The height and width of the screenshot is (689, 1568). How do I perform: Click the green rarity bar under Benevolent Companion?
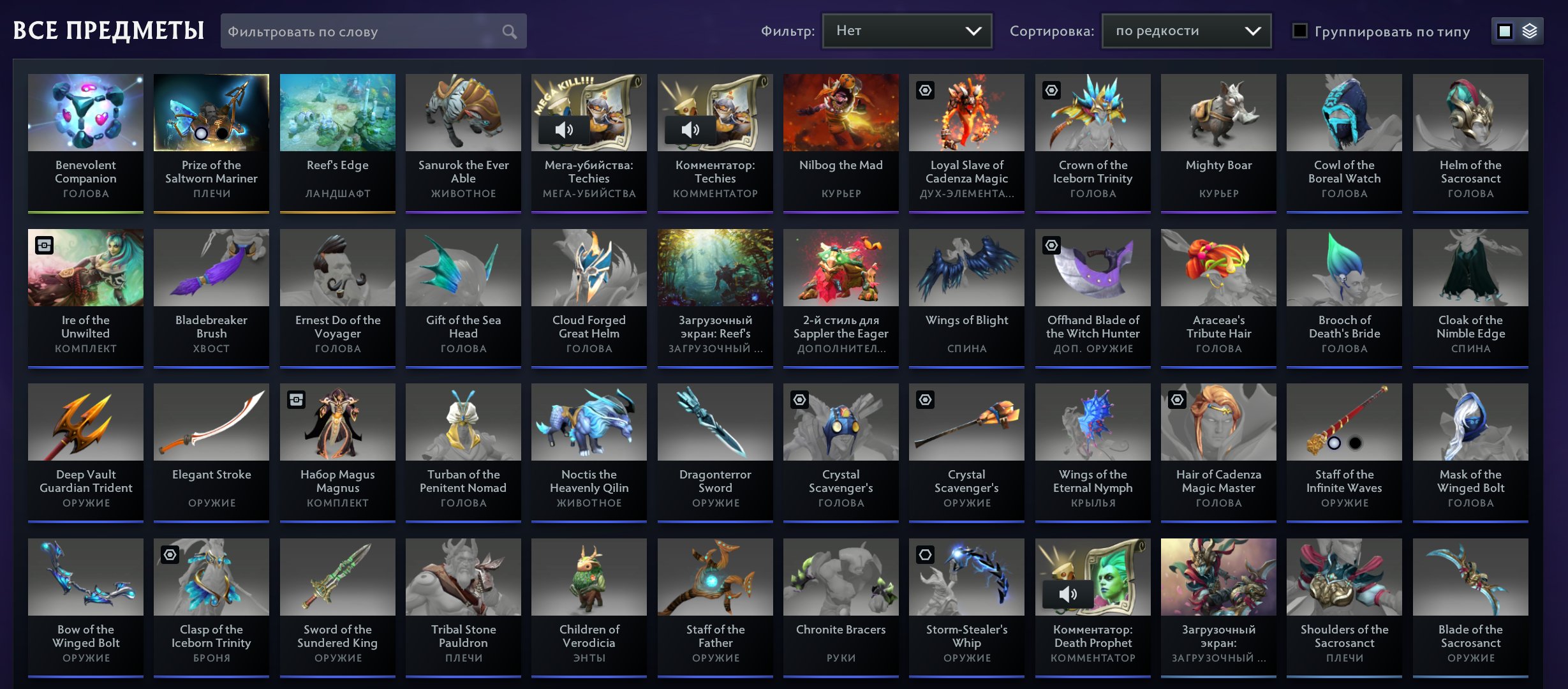coord(85,211)
